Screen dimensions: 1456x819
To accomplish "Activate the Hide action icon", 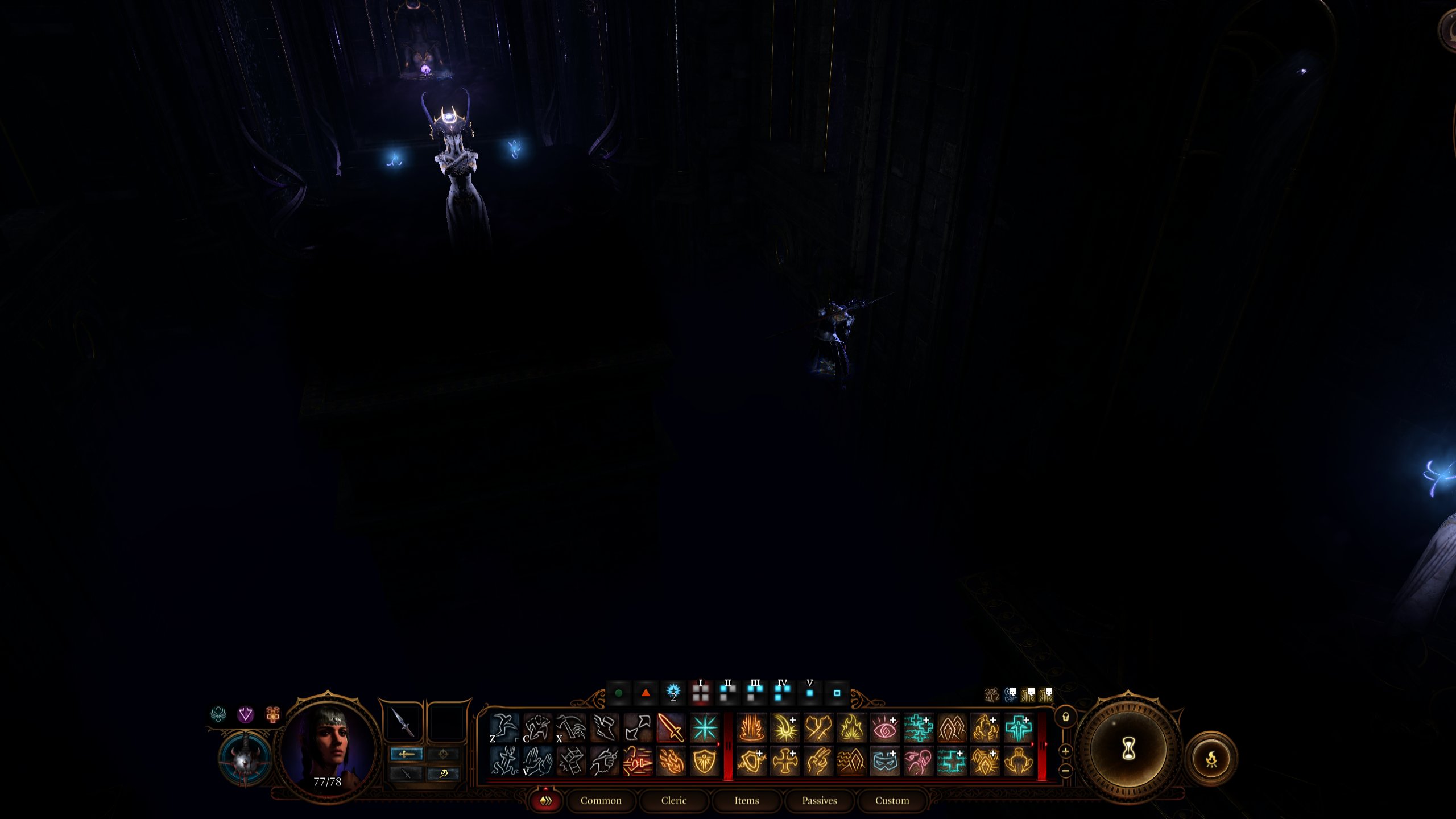I will [538, 729].
